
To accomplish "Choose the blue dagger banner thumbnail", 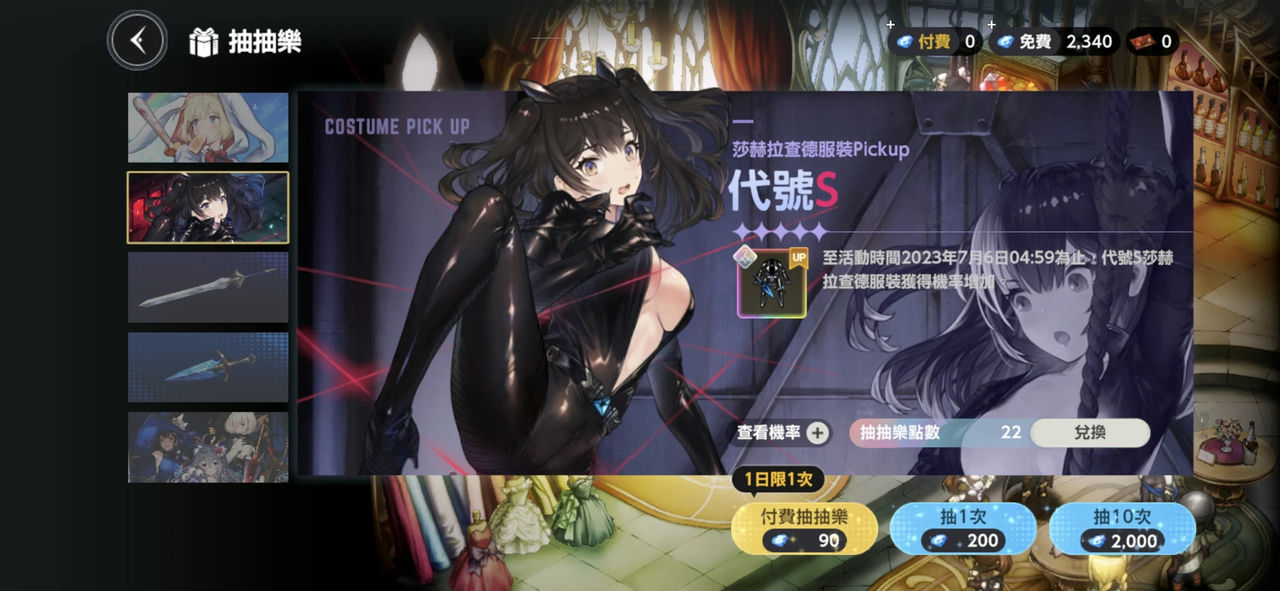I will click(208, 367).
